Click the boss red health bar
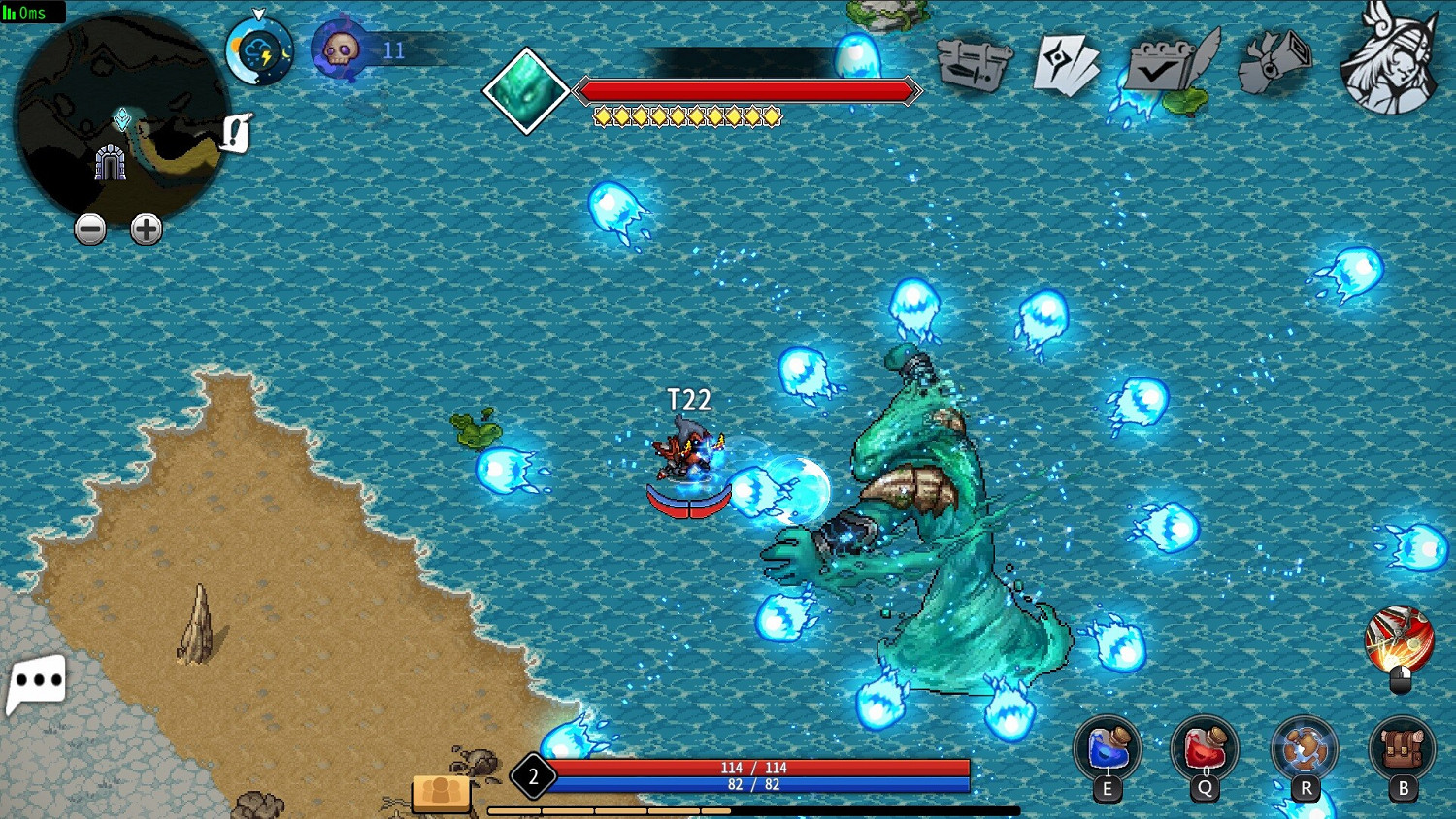Screen dimensions: 1456x819 [x=747, y=90]
